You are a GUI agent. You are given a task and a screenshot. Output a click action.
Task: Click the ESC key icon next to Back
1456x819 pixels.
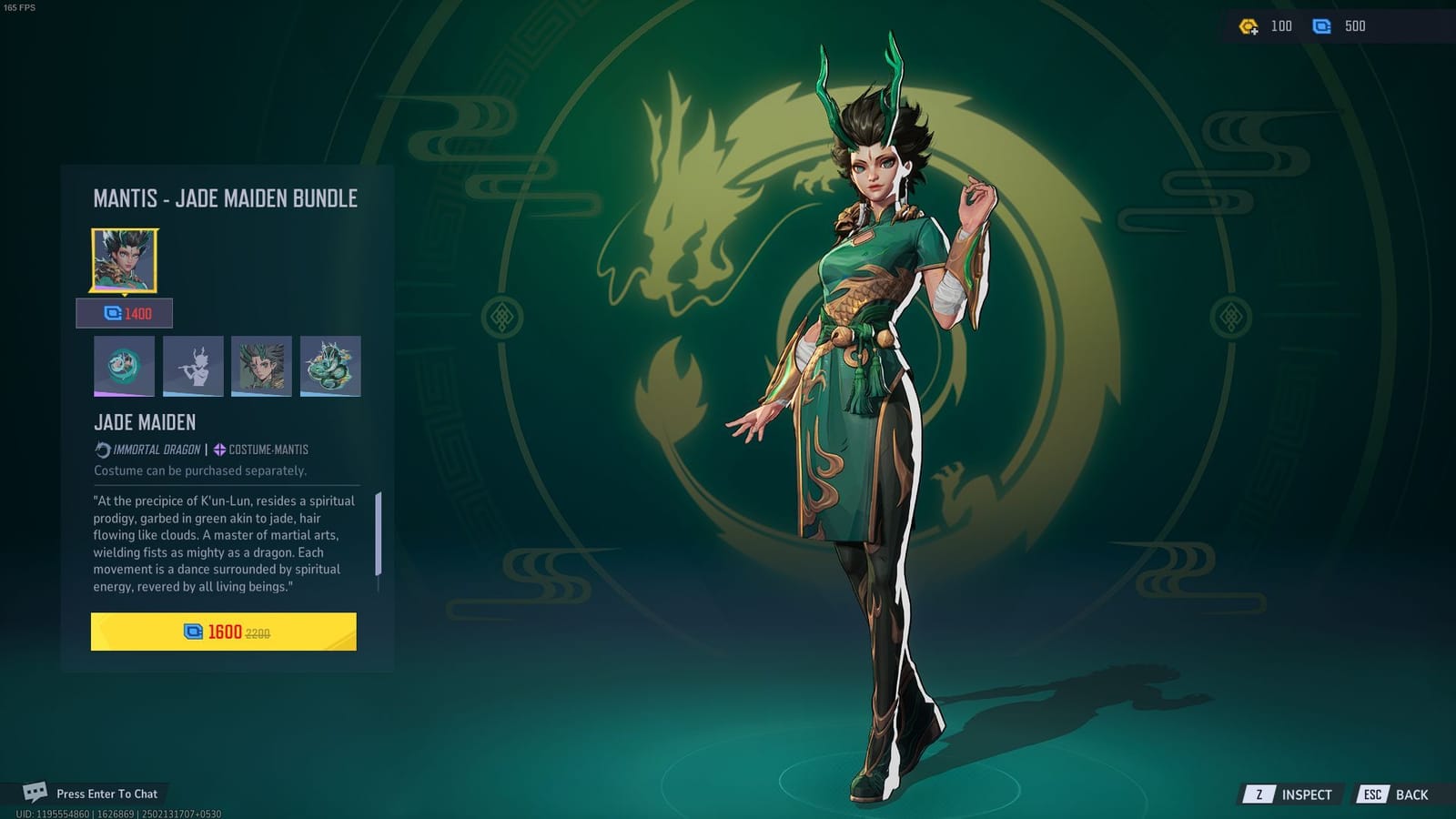click(1374, 794)
